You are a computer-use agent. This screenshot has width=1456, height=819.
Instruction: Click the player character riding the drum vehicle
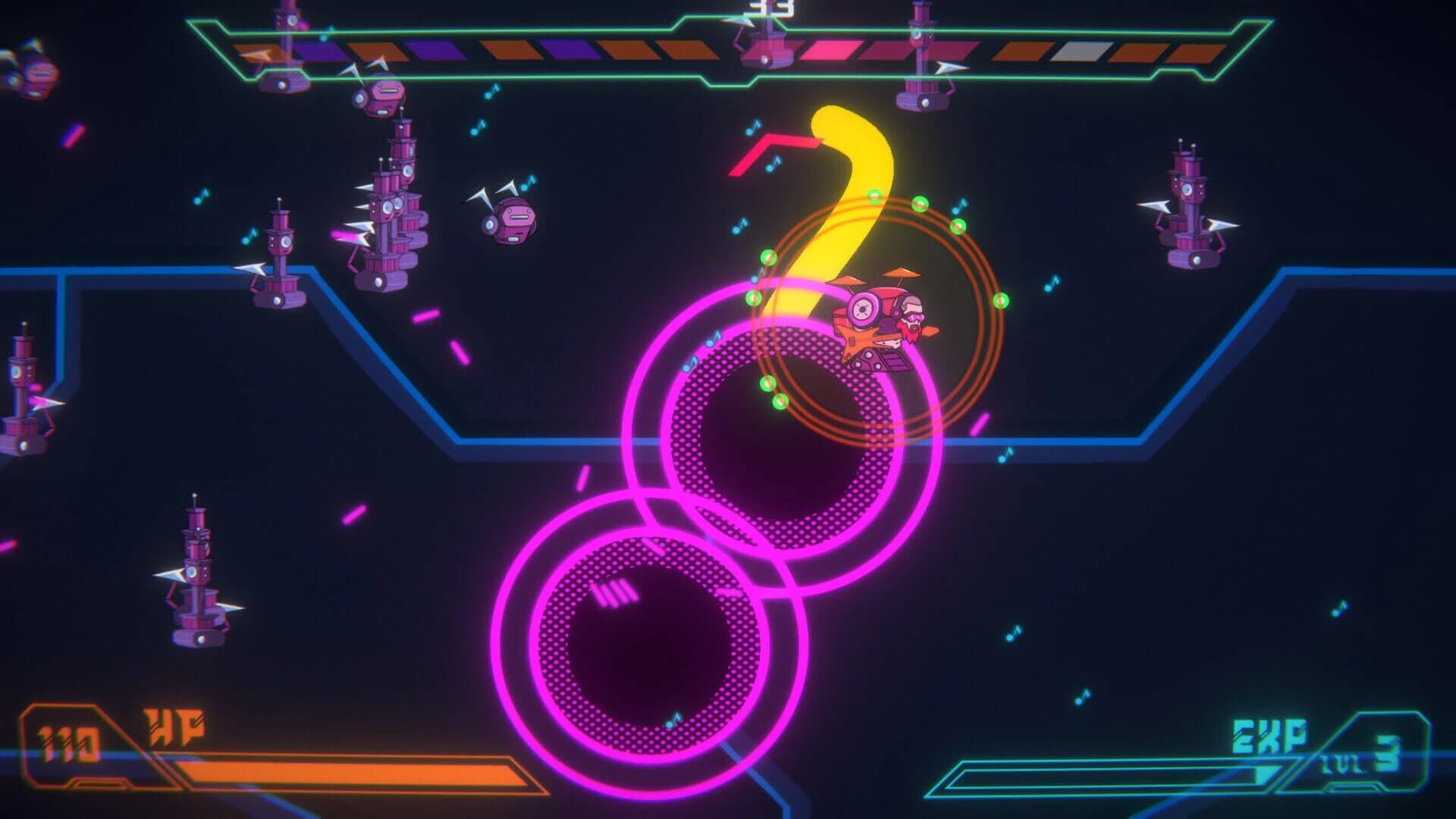click(880, 318)
